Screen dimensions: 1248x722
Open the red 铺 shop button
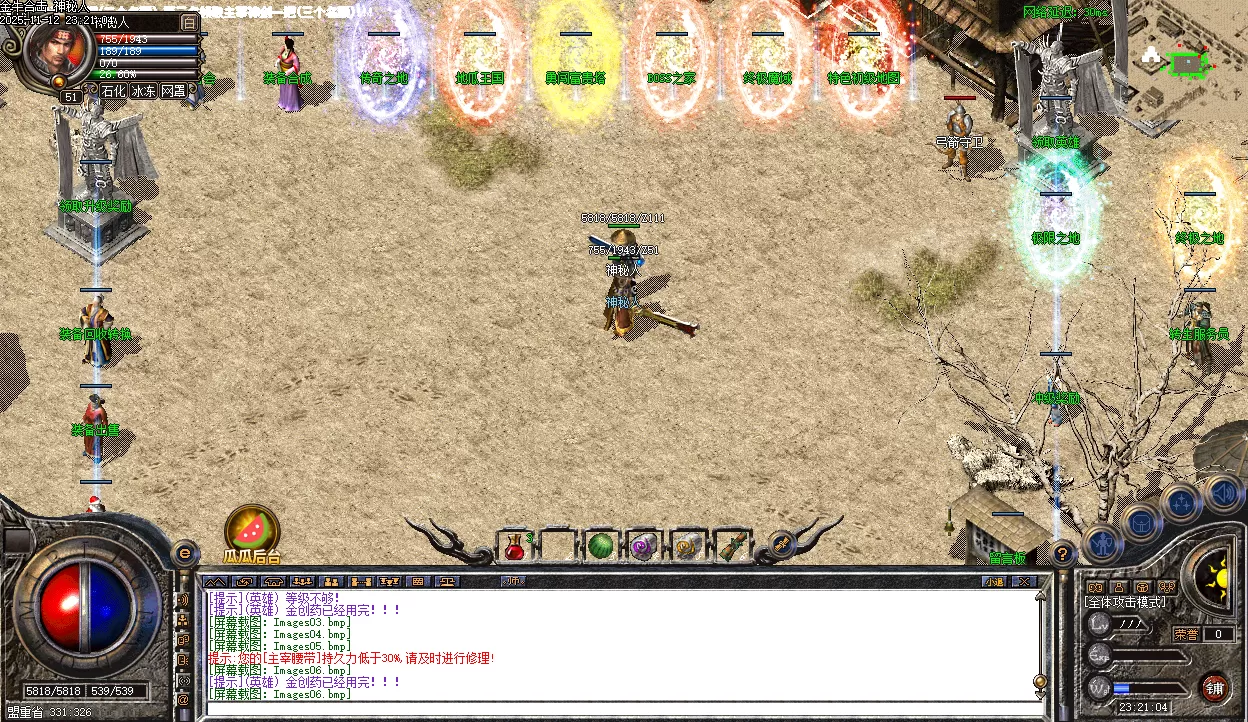tap(1213, 687)
